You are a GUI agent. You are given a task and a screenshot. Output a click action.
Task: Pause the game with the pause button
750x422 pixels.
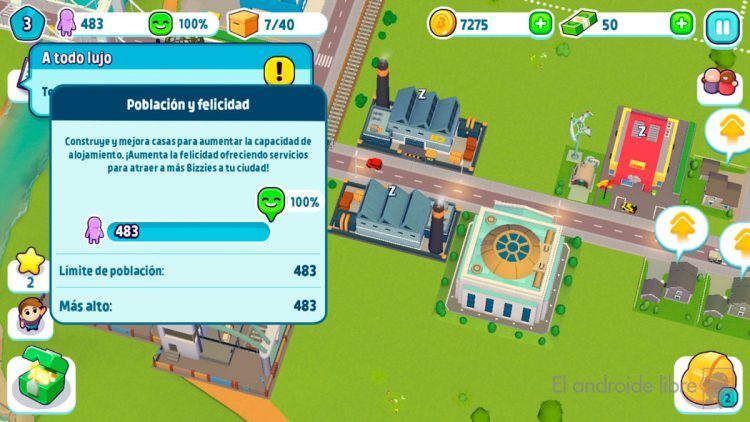click(721, 25)
